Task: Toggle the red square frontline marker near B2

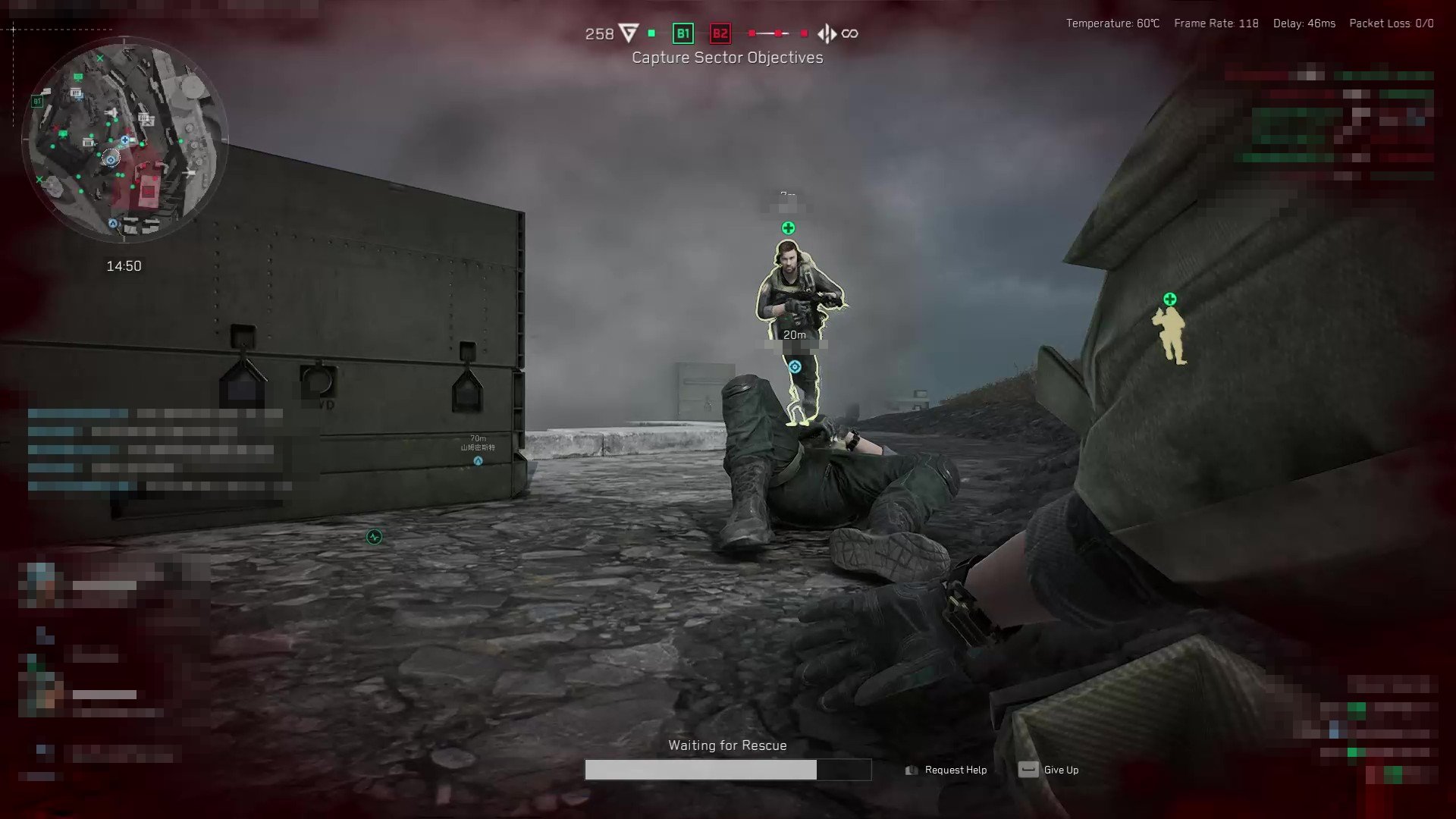Action: (750, 33)
